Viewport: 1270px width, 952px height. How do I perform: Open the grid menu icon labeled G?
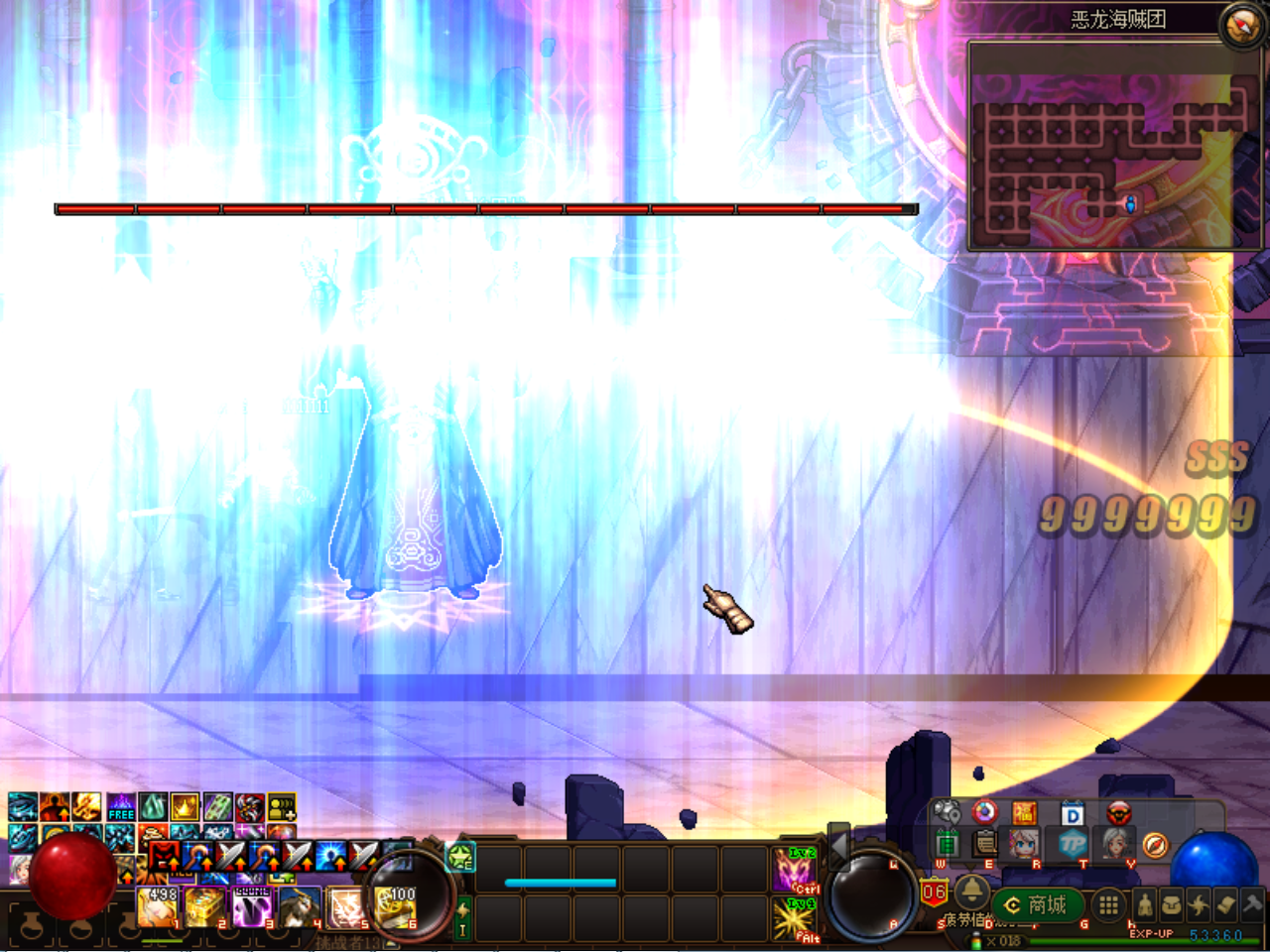click(1107, 903)
